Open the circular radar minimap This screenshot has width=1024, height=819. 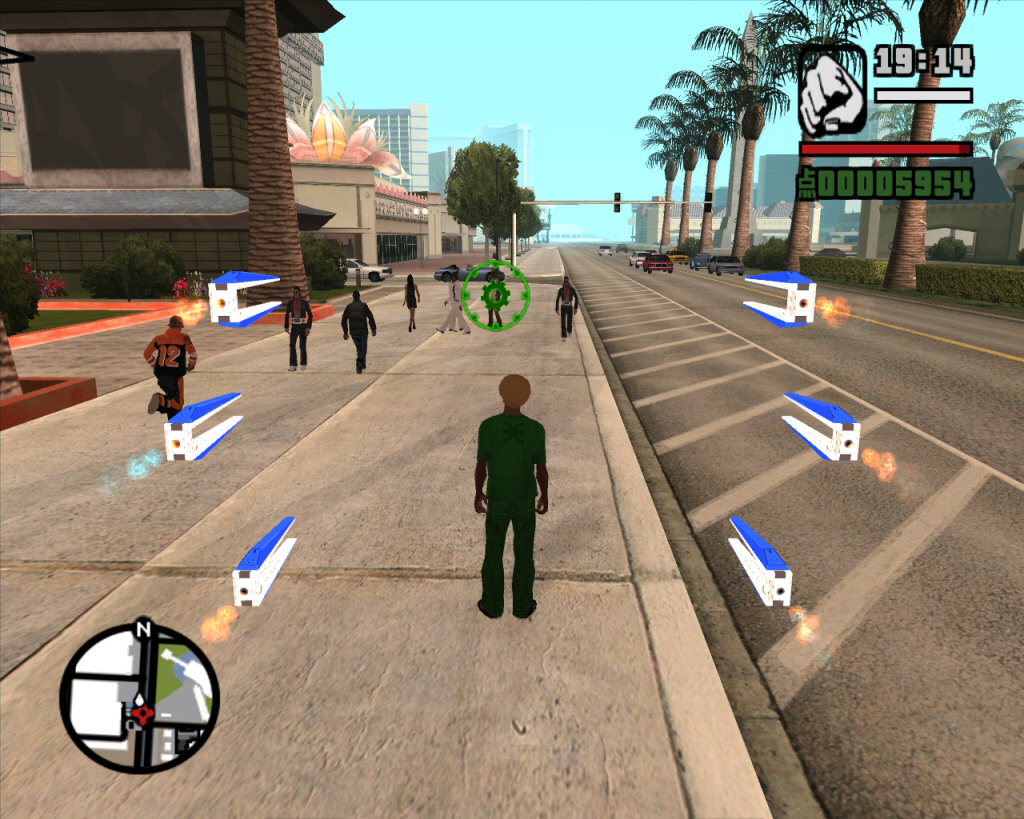click(x=139, y=696)
